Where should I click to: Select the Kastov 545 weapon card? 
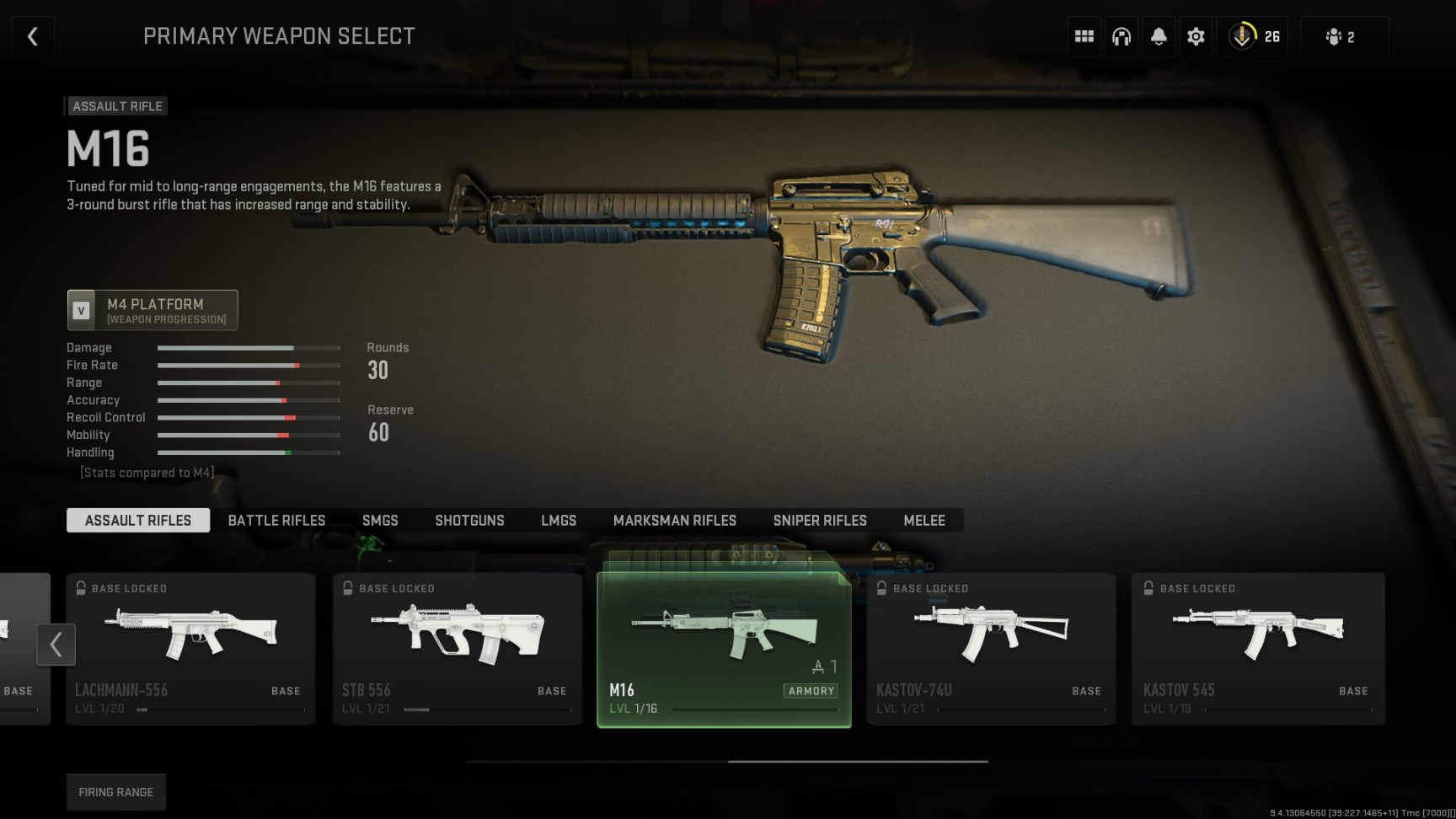(x=1258, y=649)
